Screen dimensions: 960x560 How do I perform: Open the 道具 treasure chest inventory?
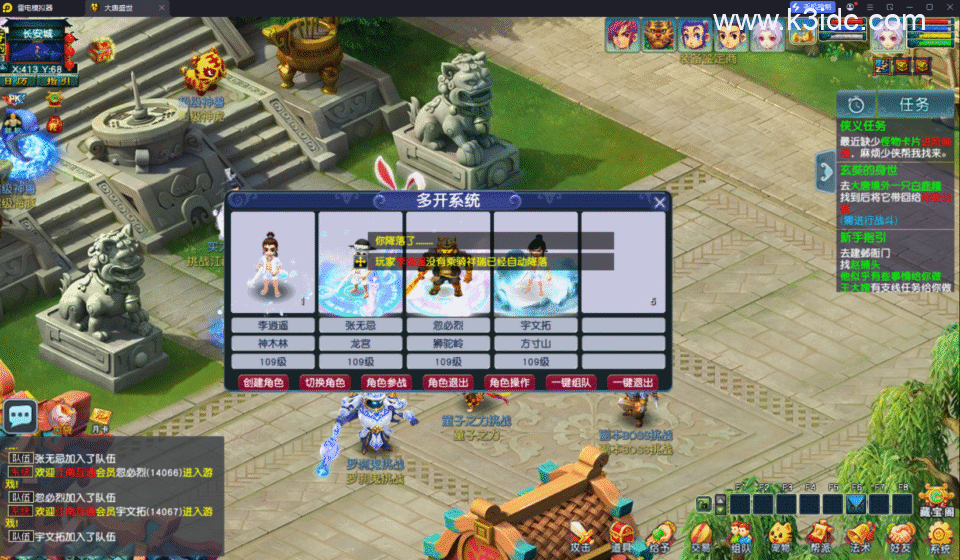pyautogui.click(x=622, y=534)
